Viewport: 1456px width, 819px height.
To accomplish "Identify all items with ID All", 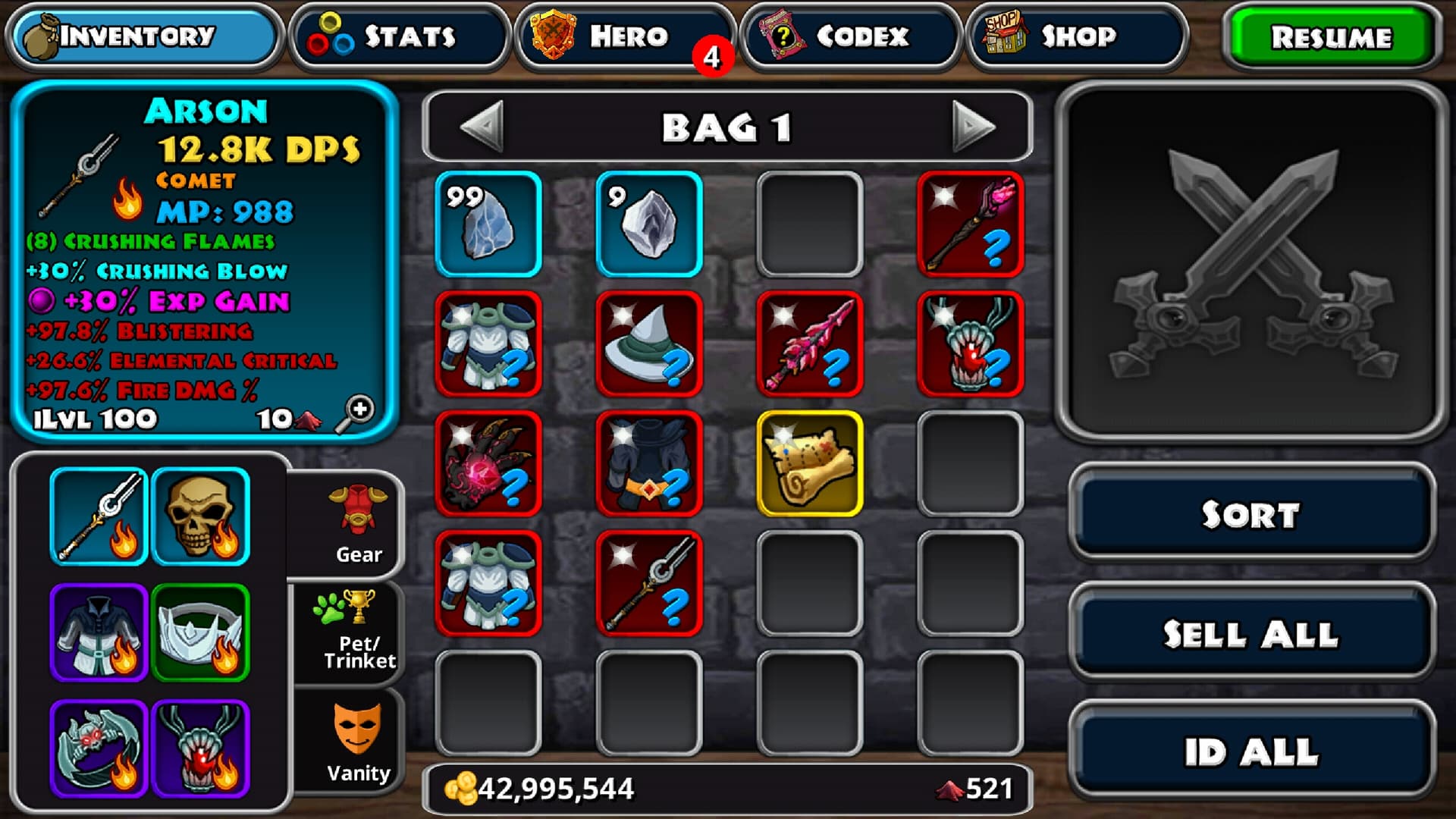I will click(x=1251, y=752).
